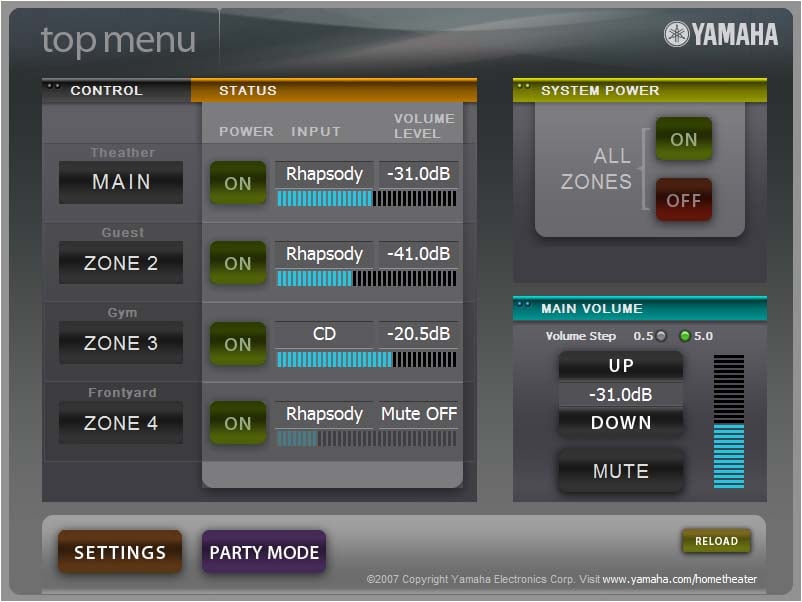802x602 pixels.
Task: Click the Zone 4 Mute OFF field
Action: [x=419, y=414]
